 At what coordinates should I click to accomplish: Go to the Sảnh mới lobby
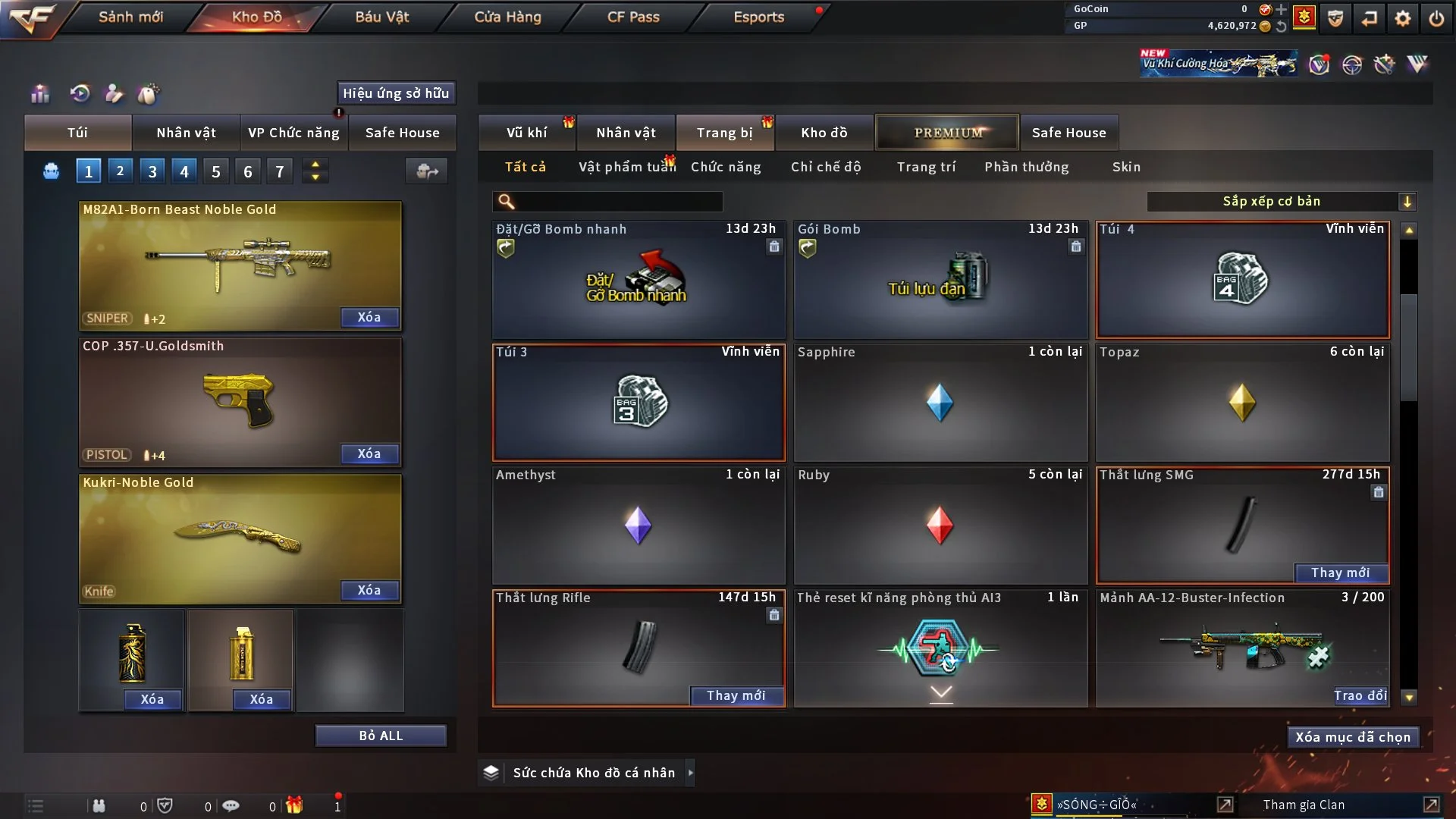(x=130, y=17)
